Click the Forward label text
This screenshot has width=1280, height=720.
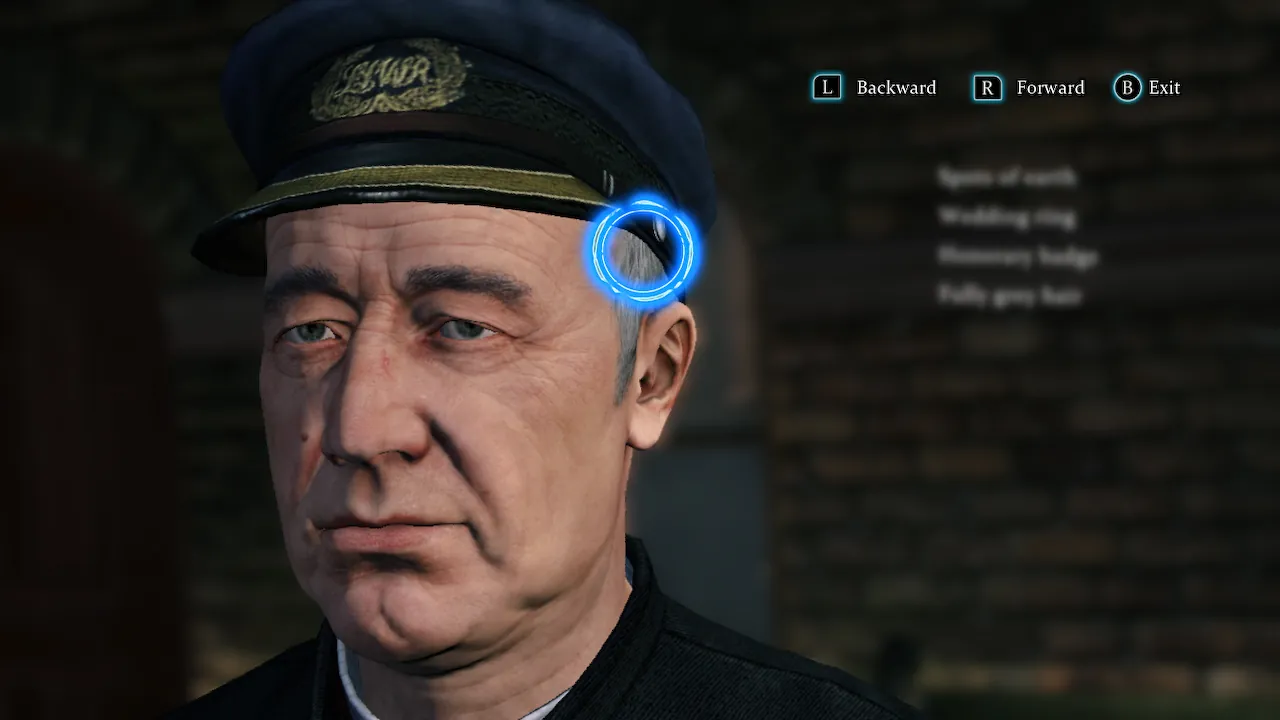click(x=1050, y=88)
